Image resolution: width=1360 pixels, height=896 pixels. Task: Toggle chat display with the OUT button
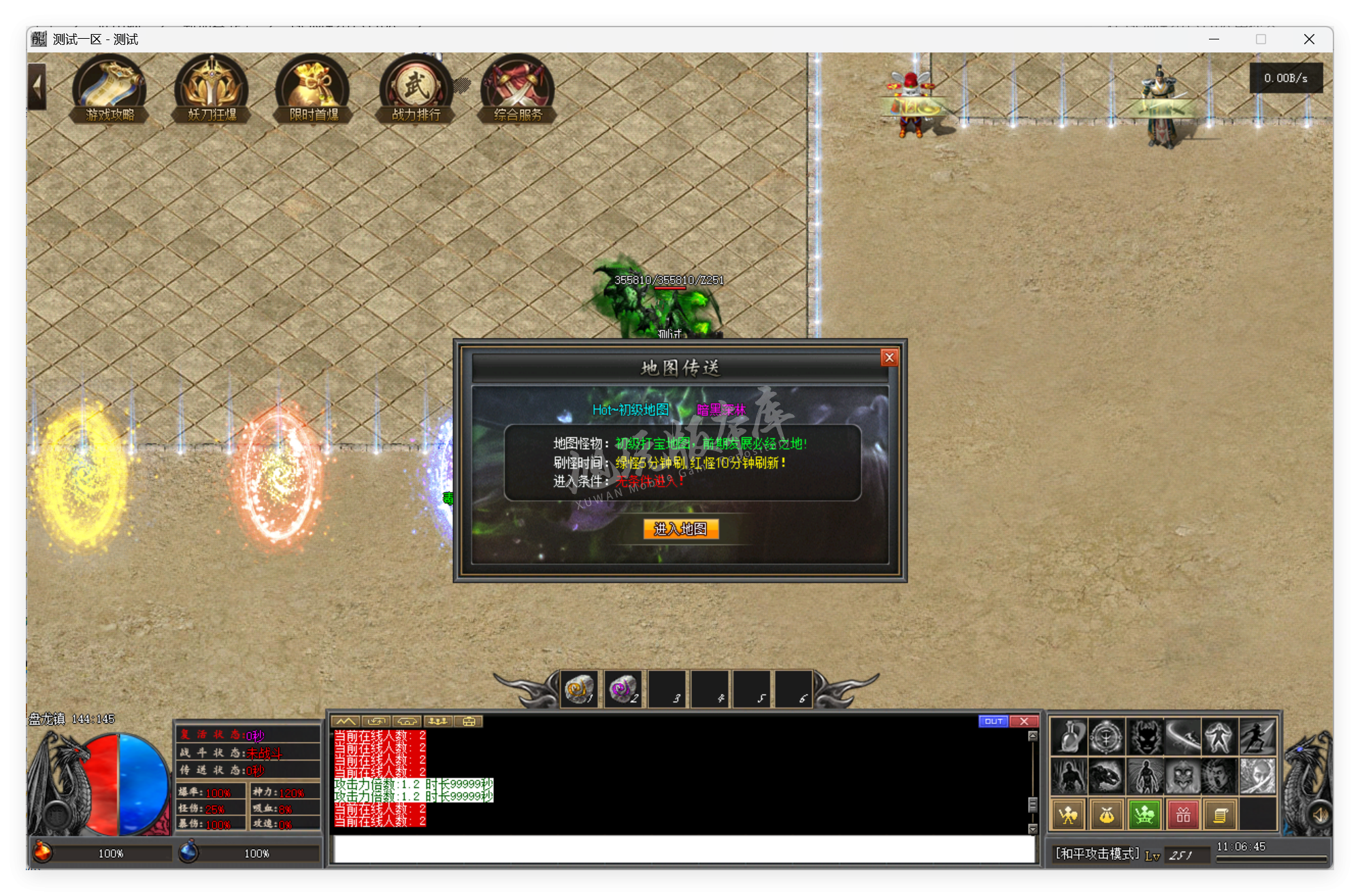pos(994,720)
